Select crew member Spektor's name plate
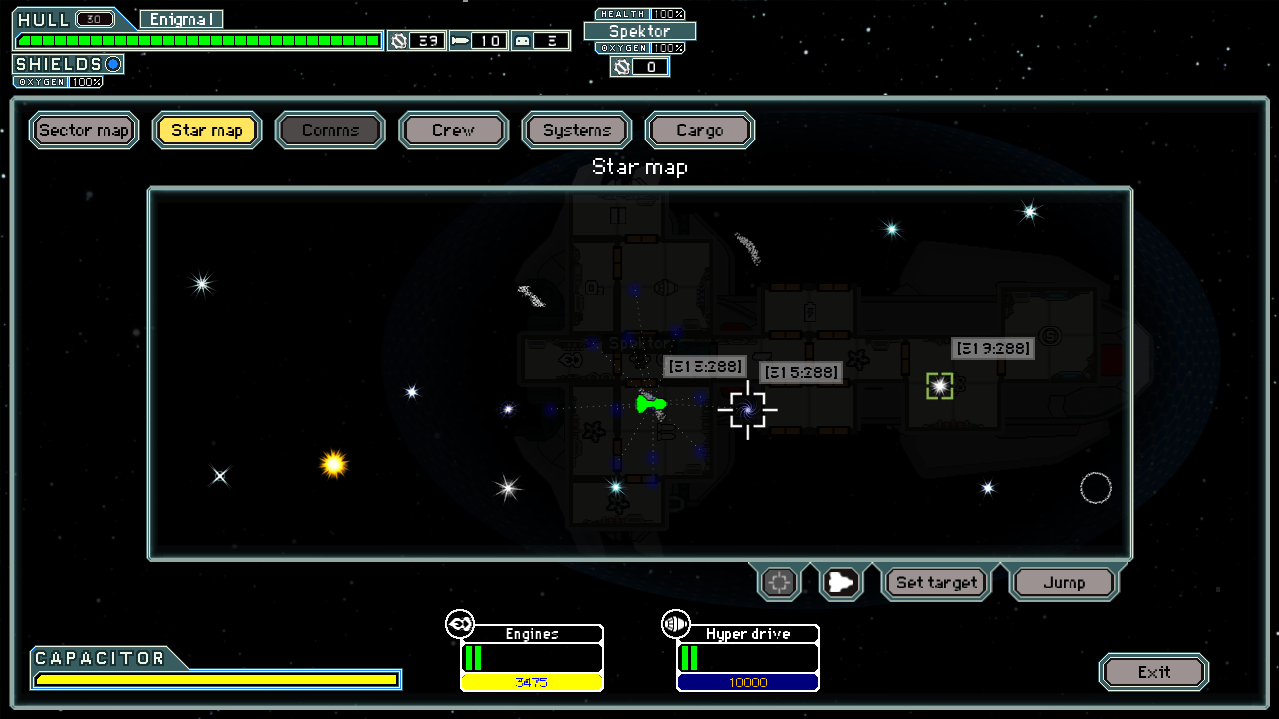Screen dimensions: 1279x719 (x=640, y=31)
